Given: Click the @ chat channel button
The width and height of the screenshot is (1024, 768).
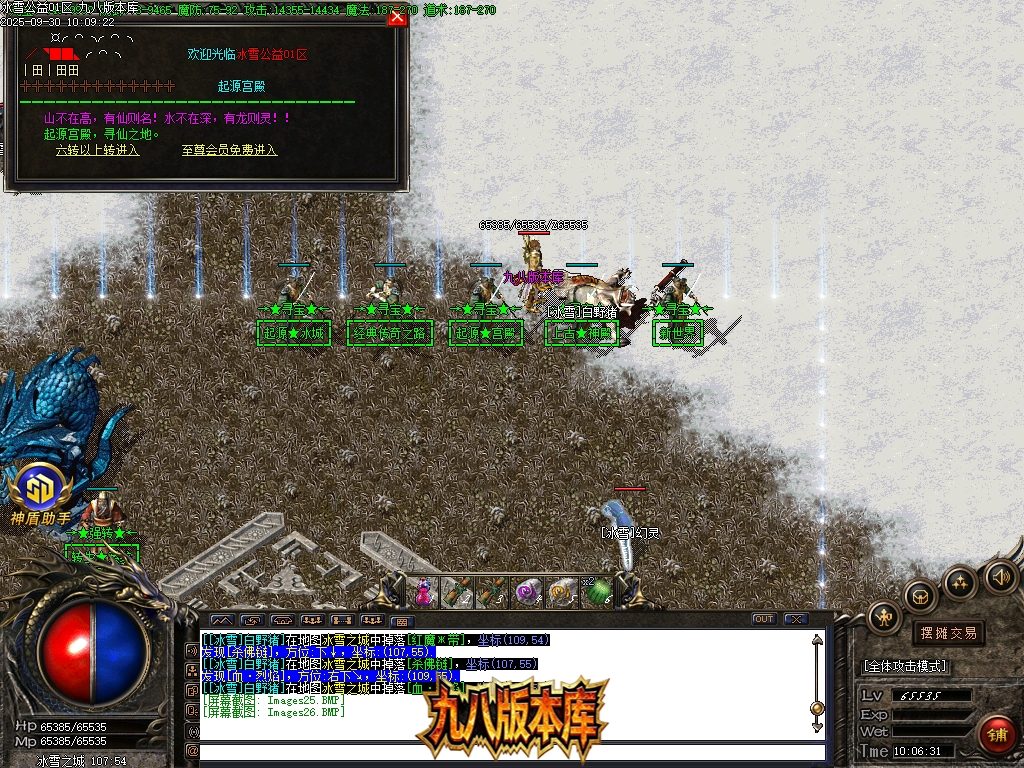Looking at the screenshot, I should point(192,751).
